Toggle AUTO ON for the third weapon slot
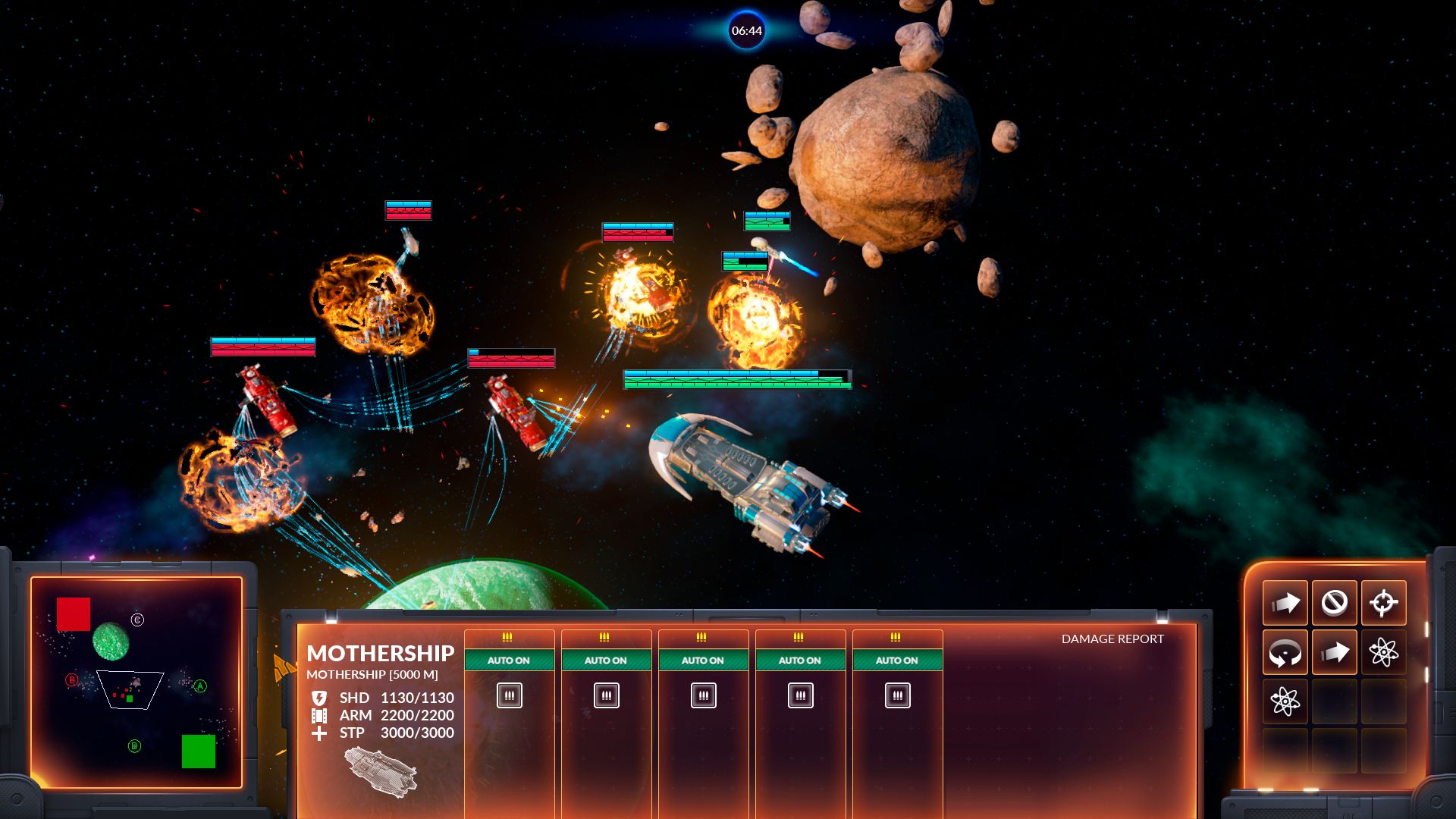Image resolution: width=1456 pixels, height=819 pixels. pyautogui.click(x=704, y=661)
